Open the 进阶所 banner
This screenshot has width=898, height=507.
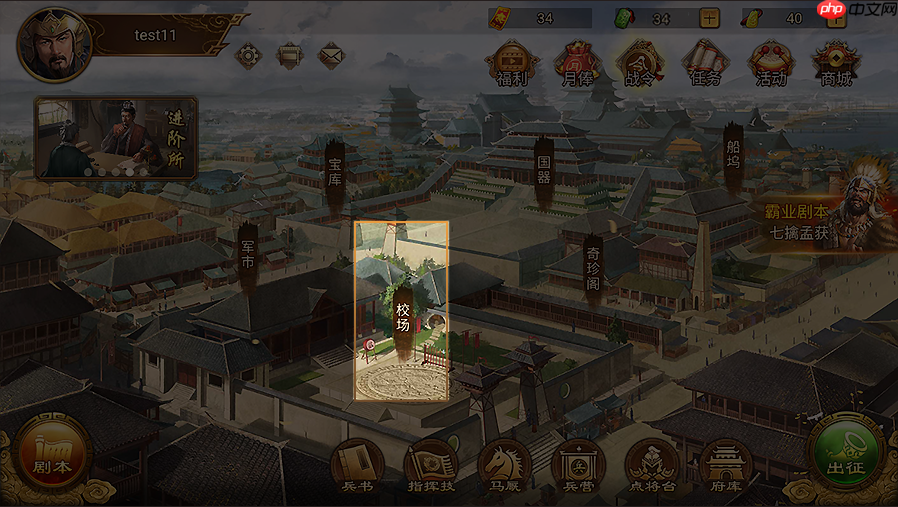(115, 137)
